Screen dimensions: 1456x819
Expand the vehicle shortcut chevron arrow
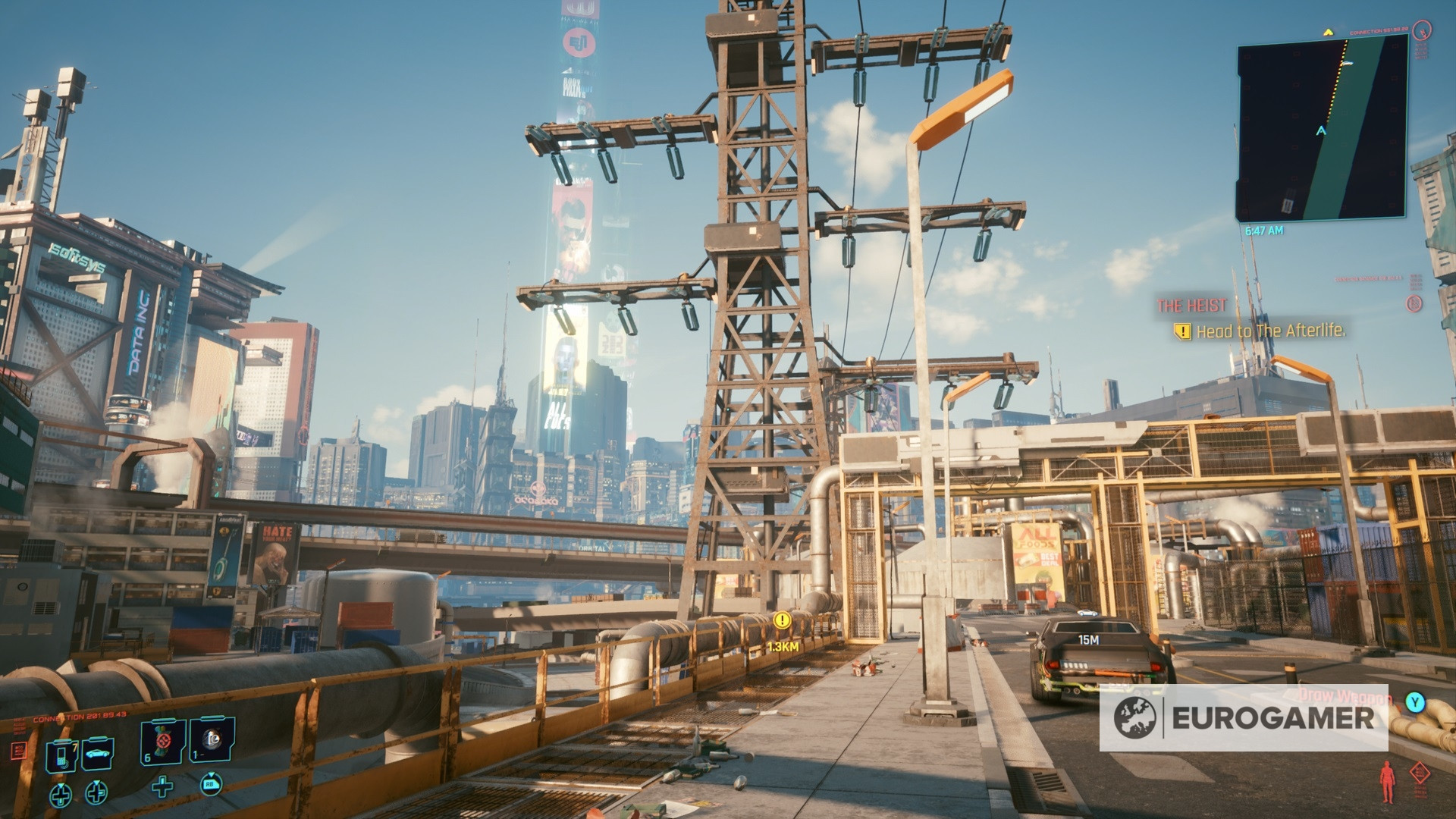tap(96, 784)
